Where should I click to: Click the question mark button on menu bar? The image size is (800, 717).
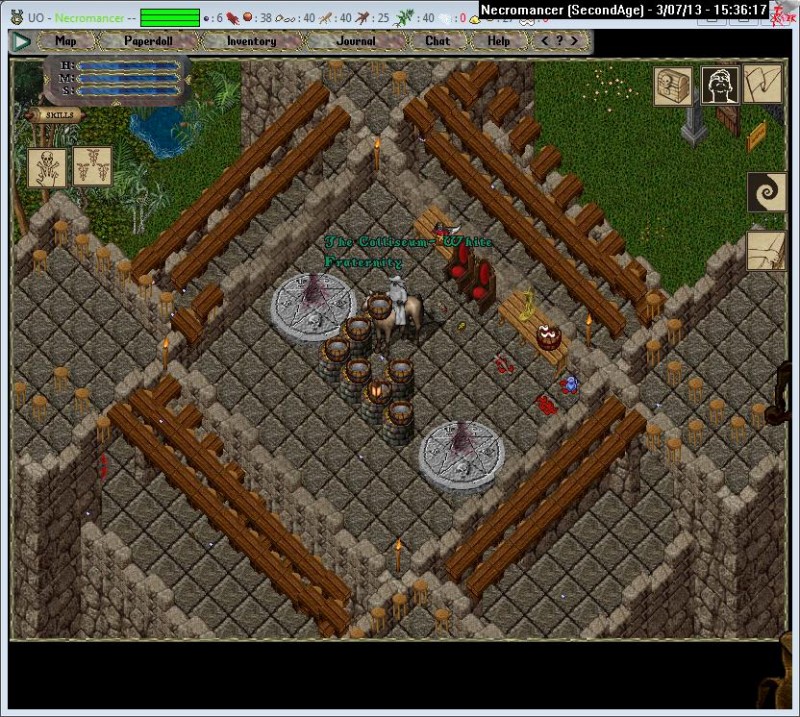pos(560,41)
